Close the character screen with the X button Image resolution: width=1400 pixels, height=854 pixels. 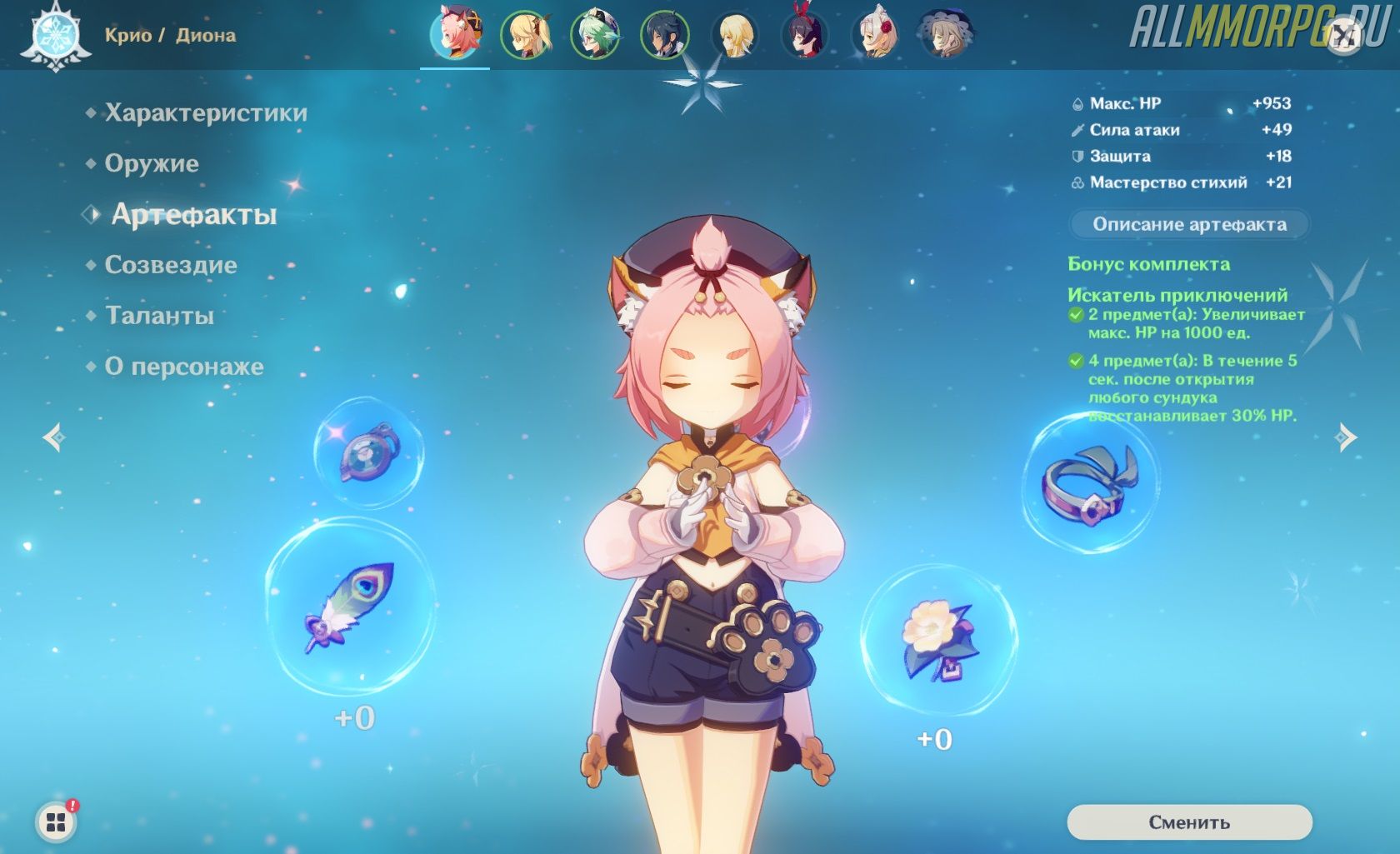(1343, 37)
